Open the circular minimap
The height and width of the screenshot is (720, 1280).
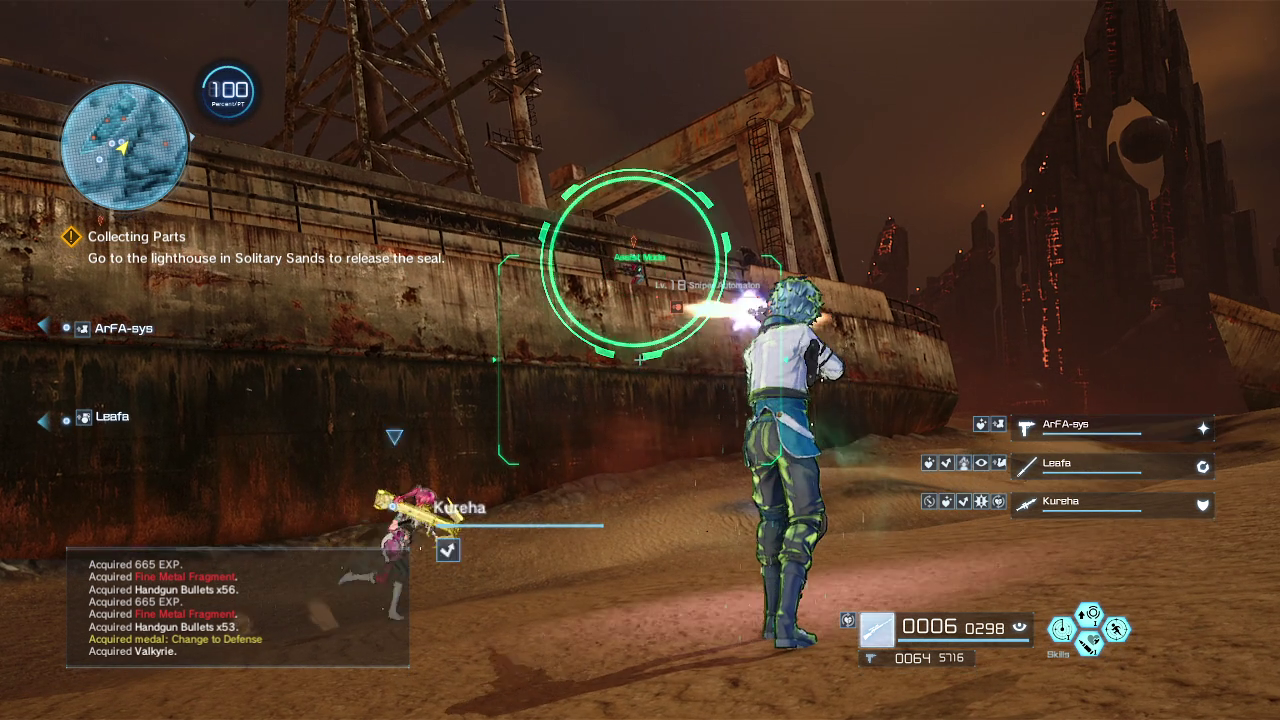(124, 146)
